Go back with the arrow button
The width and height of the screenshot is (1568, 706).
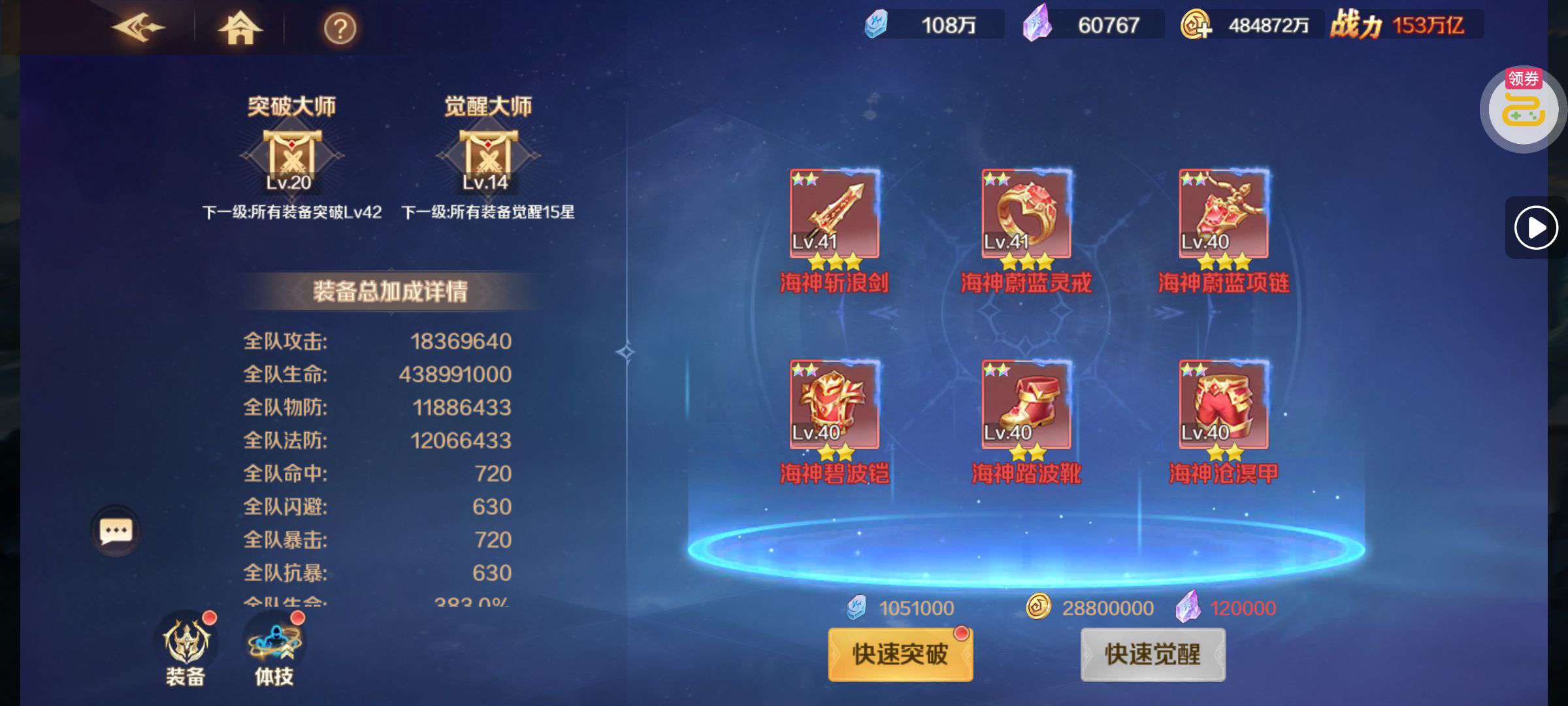[138, 27]
